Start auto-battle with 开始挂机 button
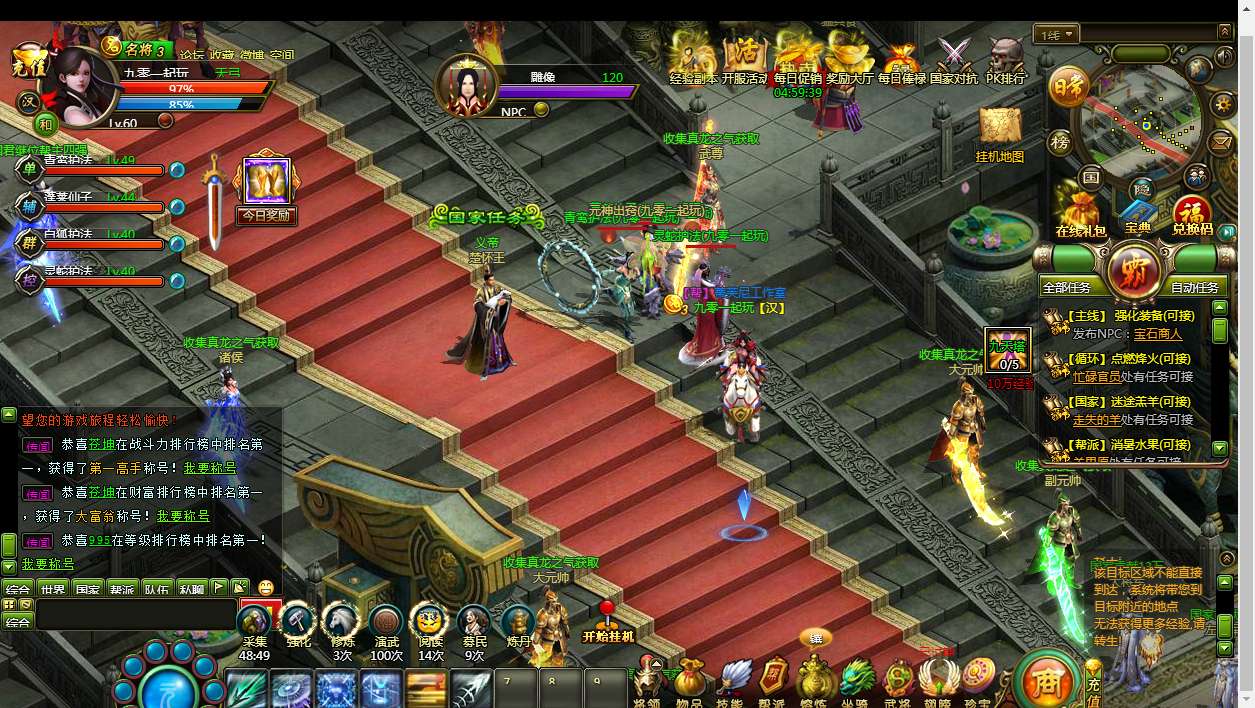This screenshot has height=708, width=1255. [x=607, y=622]
